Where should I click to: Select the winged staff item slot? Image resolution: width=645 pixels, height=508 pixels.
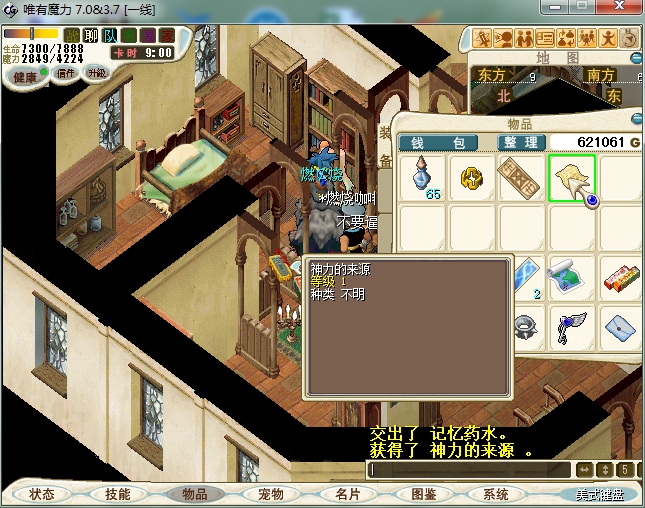(x=572, y=324)
